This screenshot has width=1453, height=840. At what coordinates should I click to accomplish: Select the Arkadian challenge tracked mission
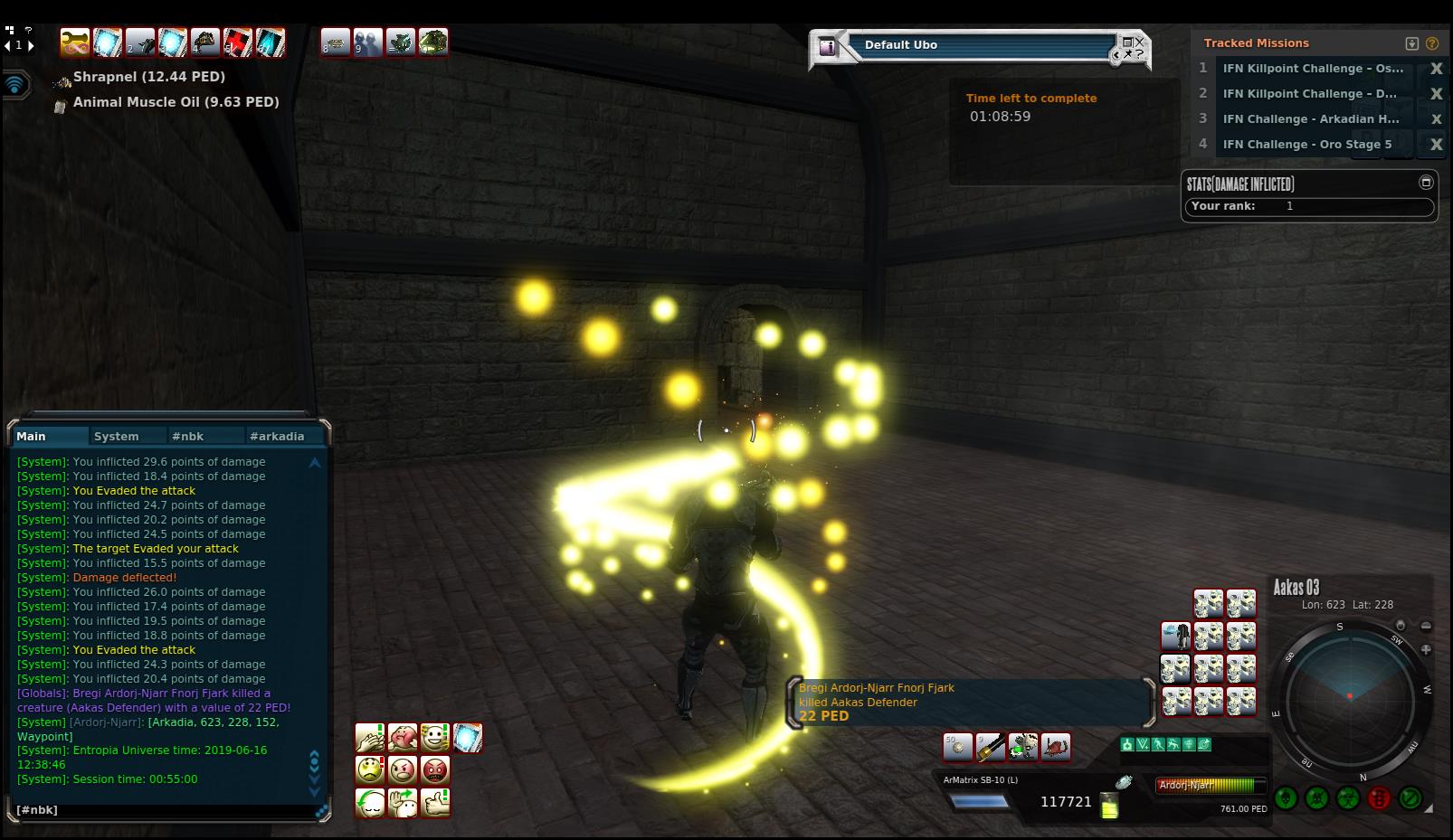coord(1310,119)
